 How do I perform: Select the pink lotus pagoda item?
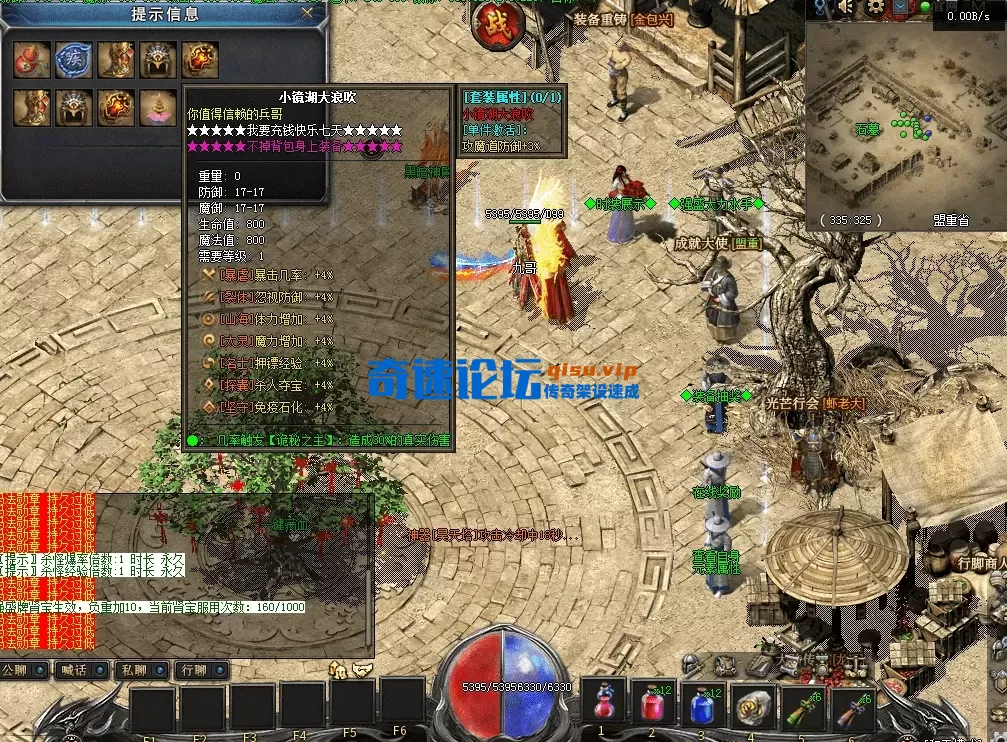(x=157, y=107)
